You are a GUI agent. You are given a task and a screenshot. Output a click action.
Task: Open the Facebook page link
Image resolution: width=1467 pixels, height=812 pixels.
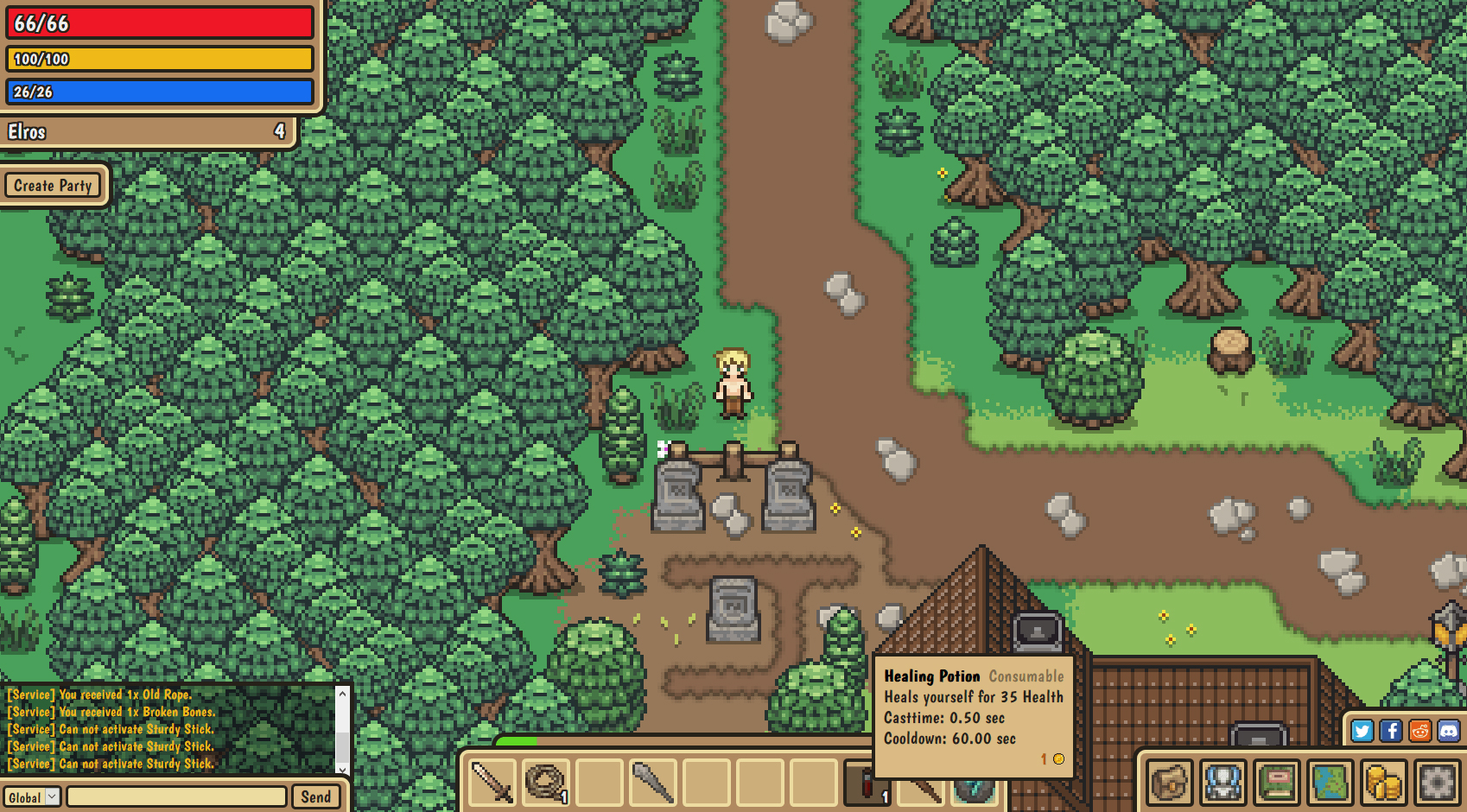coord(1391,731)
